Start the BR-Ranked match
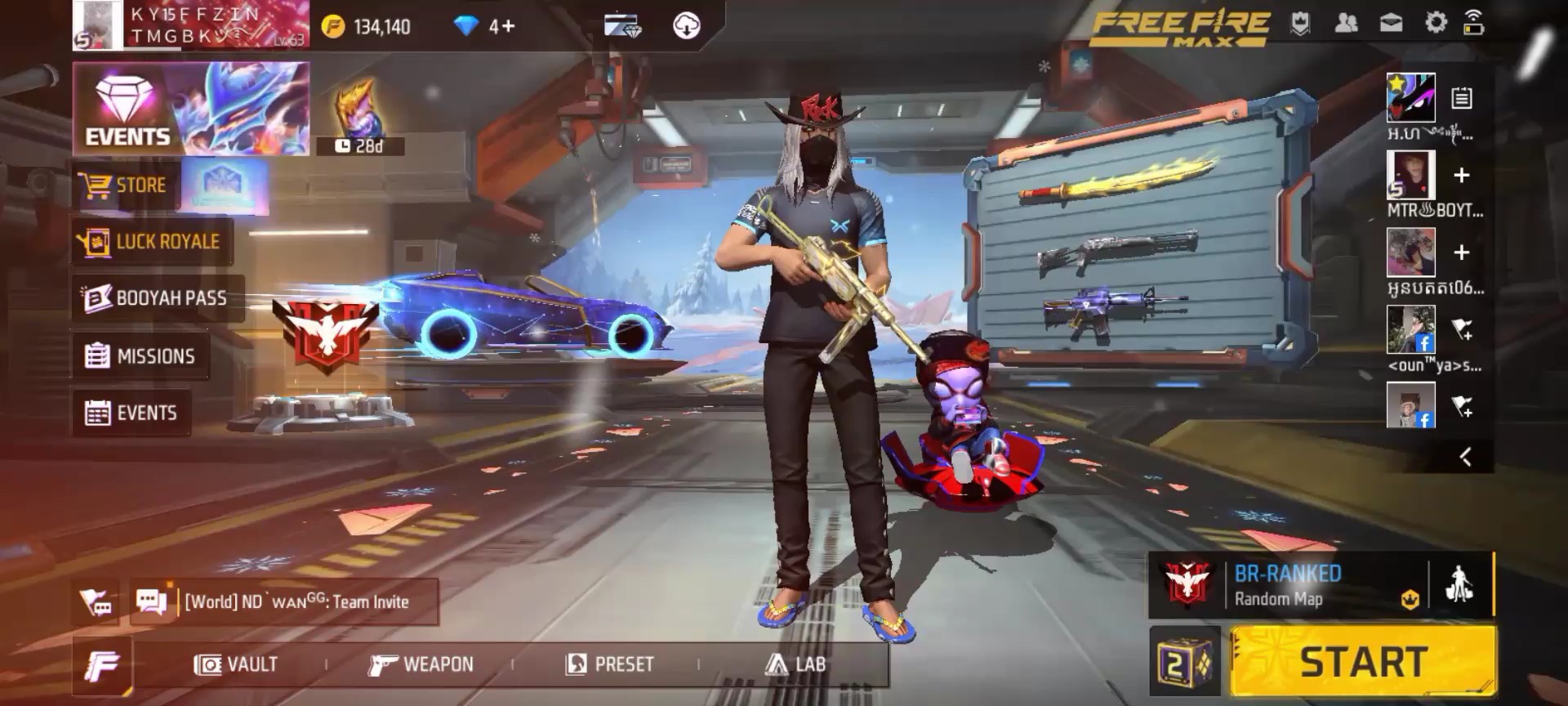This screenshot has width=1568, height=706. point(1363,662)
